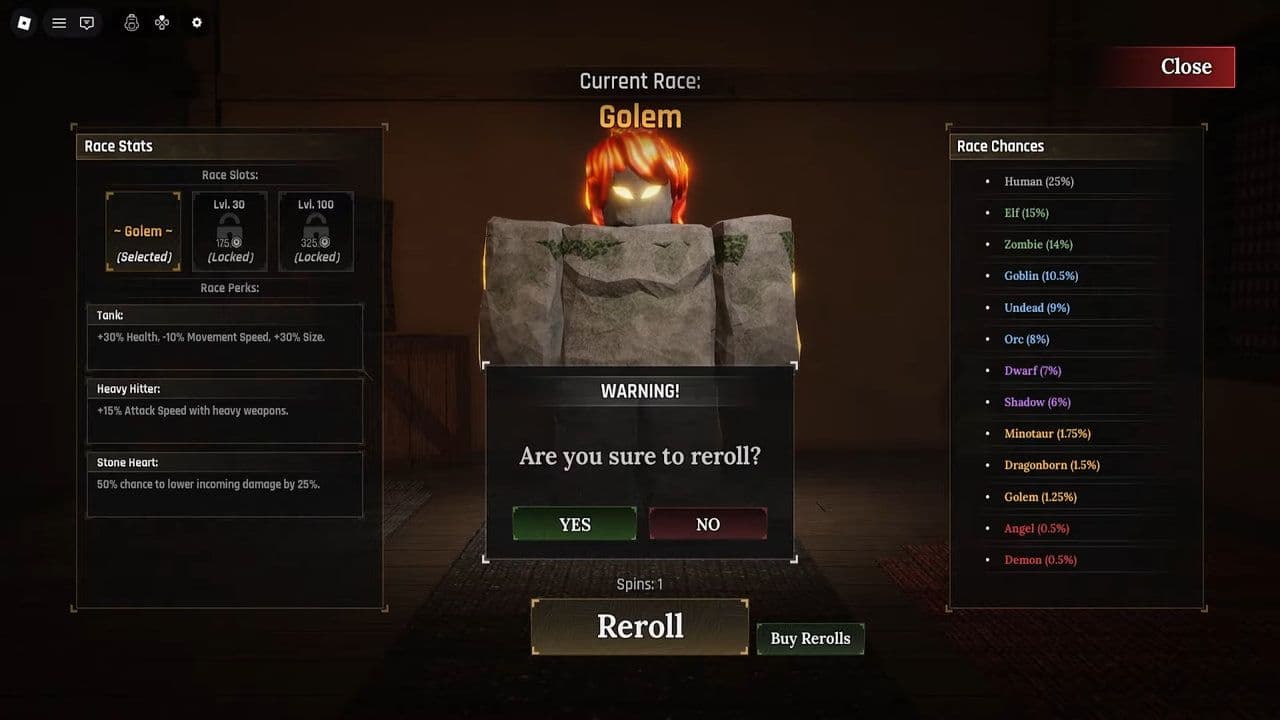1280x720 pixels.
Task: Click the coin icon next to 325
Action: (325, 243)
